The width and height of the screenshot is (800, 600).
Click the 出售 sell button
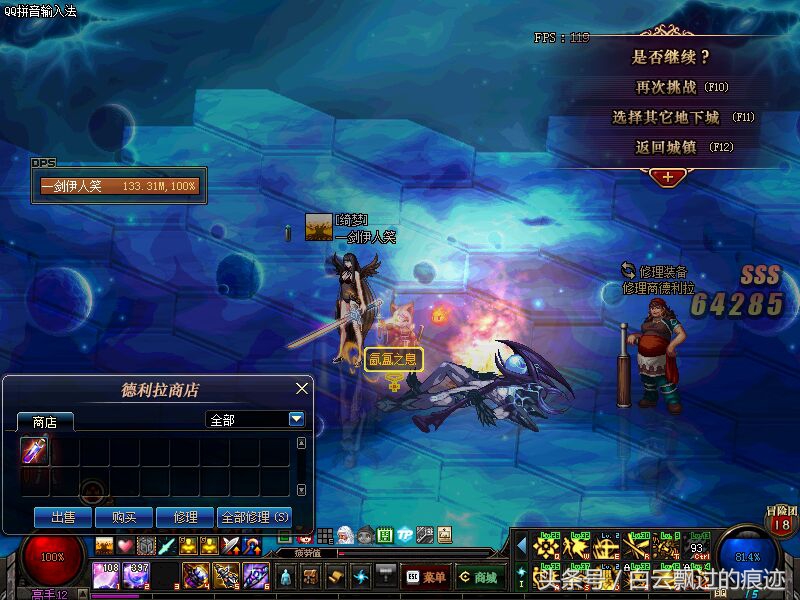tap(63, 517)
